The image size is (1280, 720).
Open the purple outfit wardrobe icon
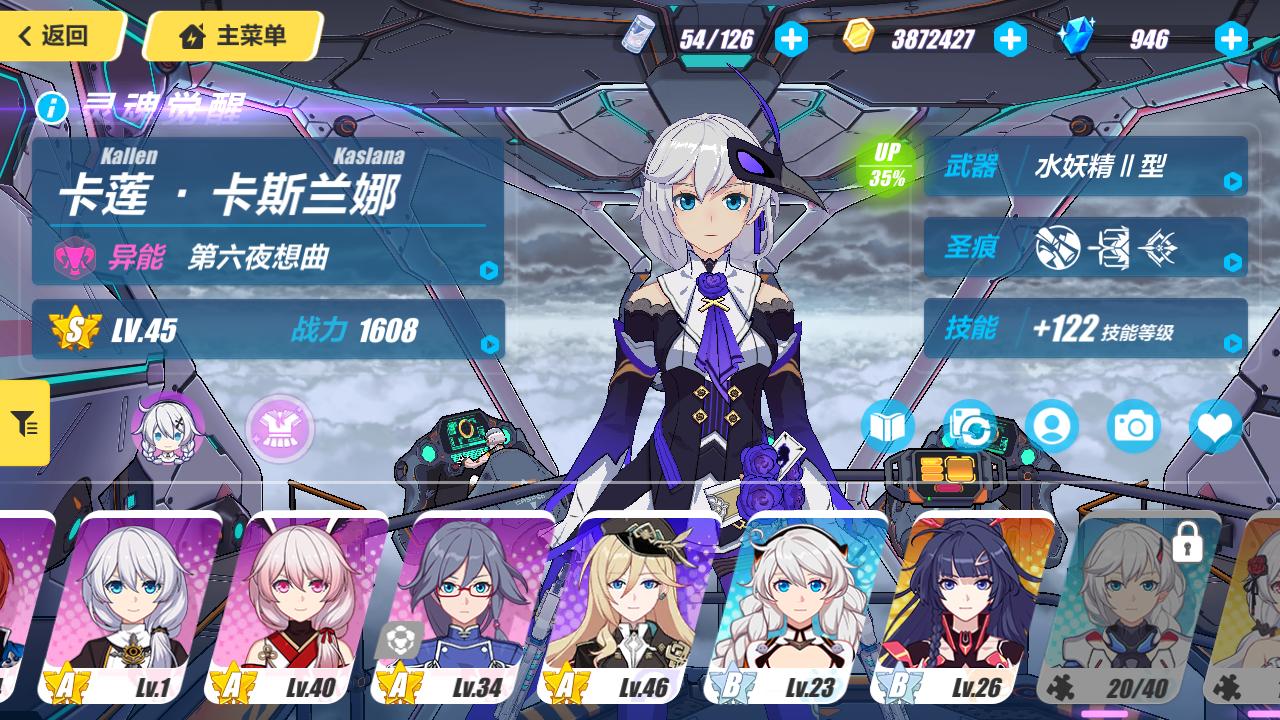point(280,429)
